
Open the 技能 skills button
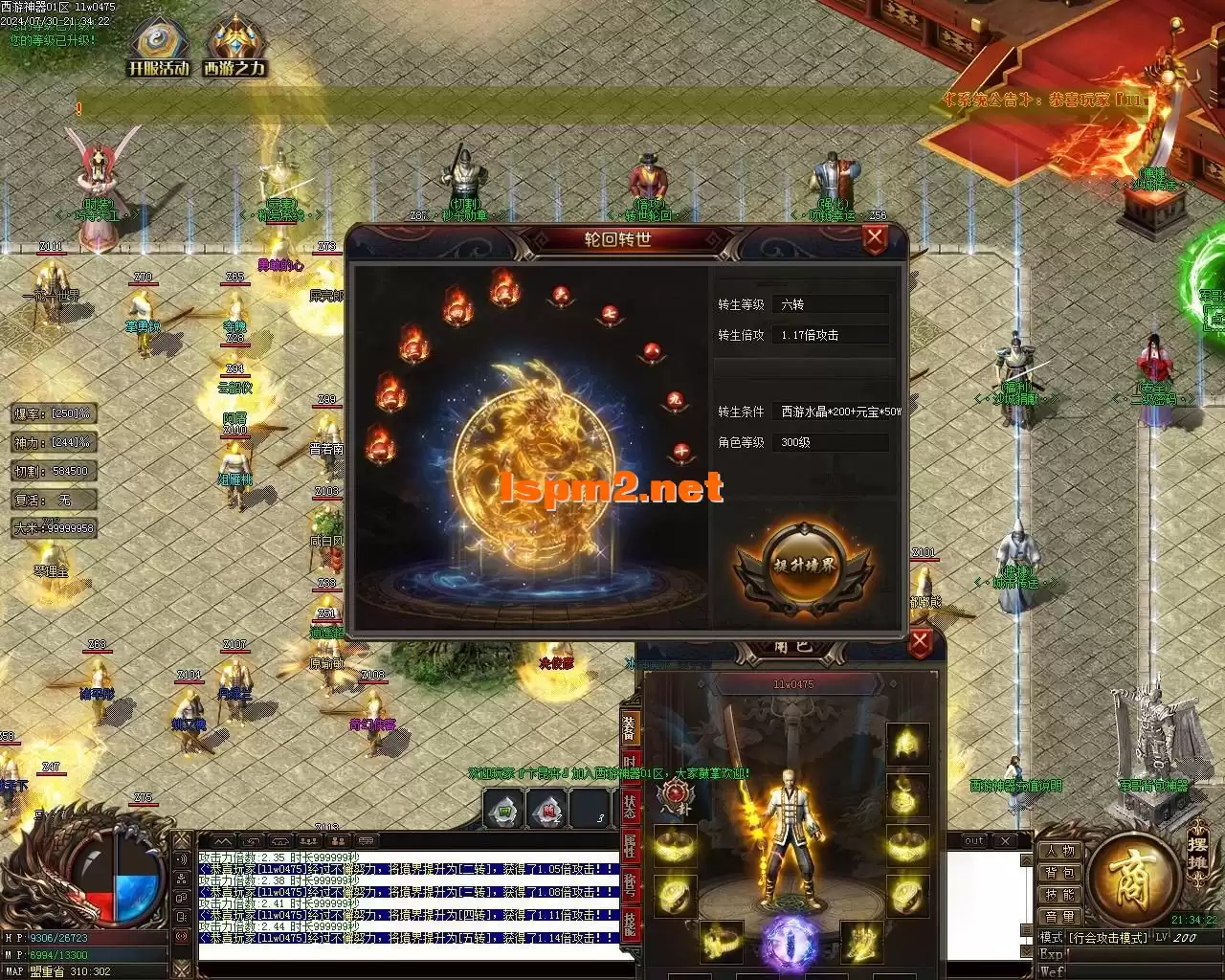[1059, 895]
